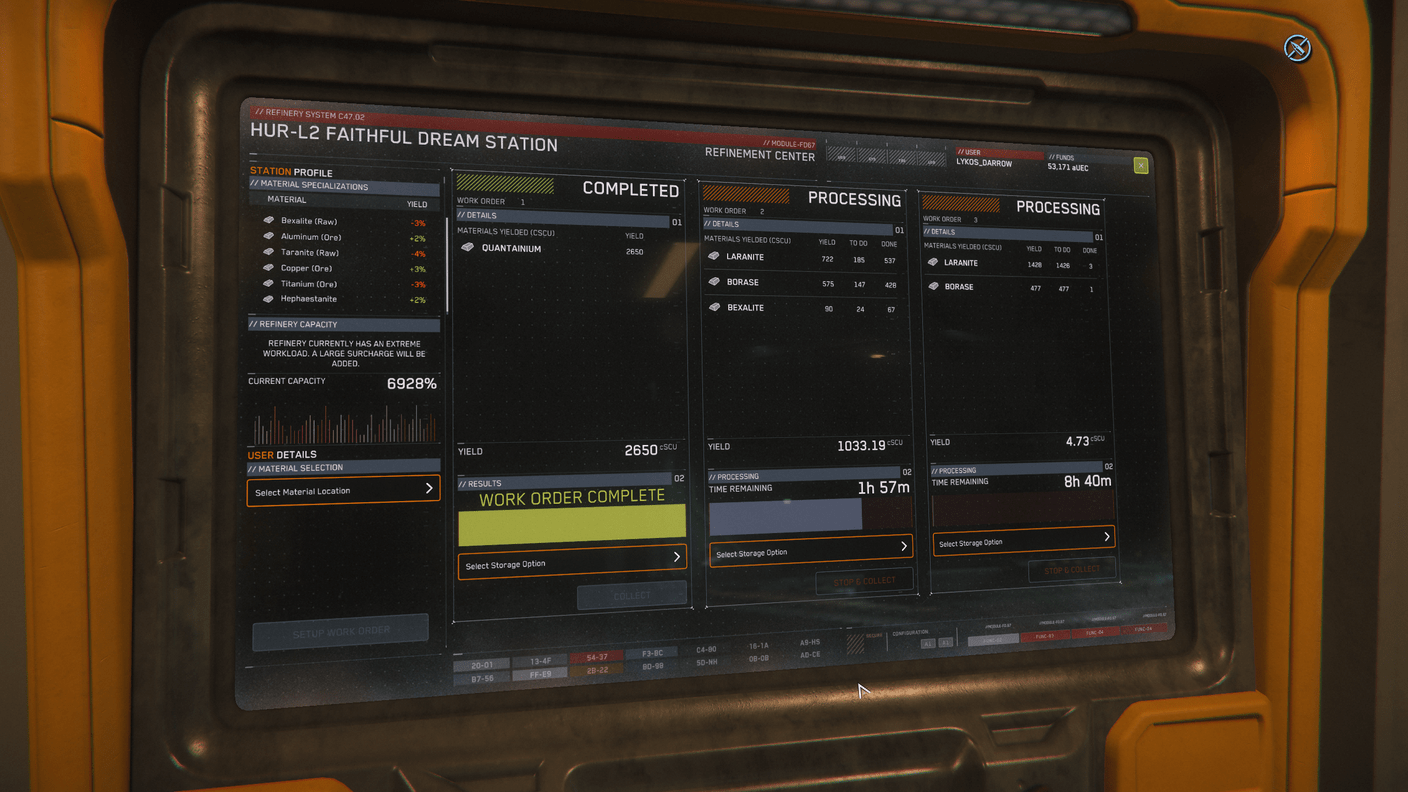Select the Laranite icon in work order 2
The height and width of the screenshot is (792, 1408).
pos(714,256)
